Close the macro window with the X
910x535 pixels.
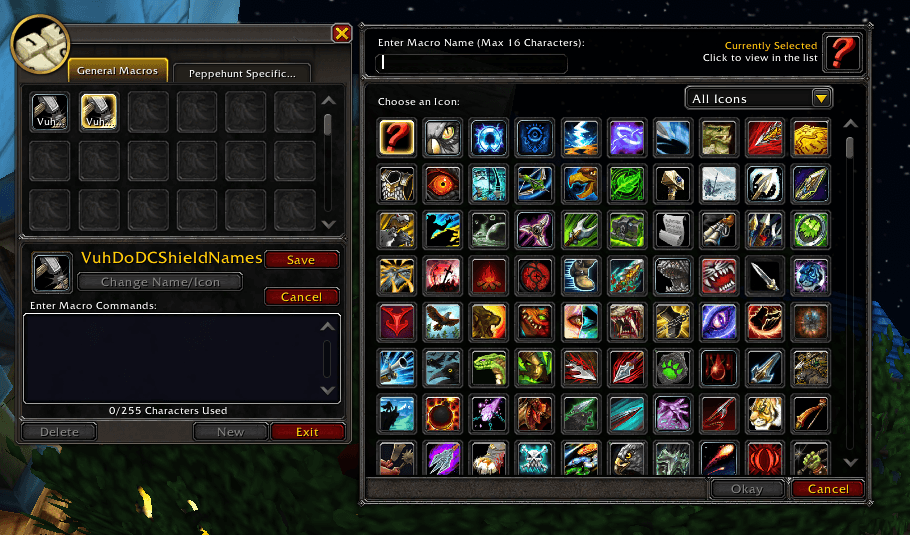click(x=342, y=34)
